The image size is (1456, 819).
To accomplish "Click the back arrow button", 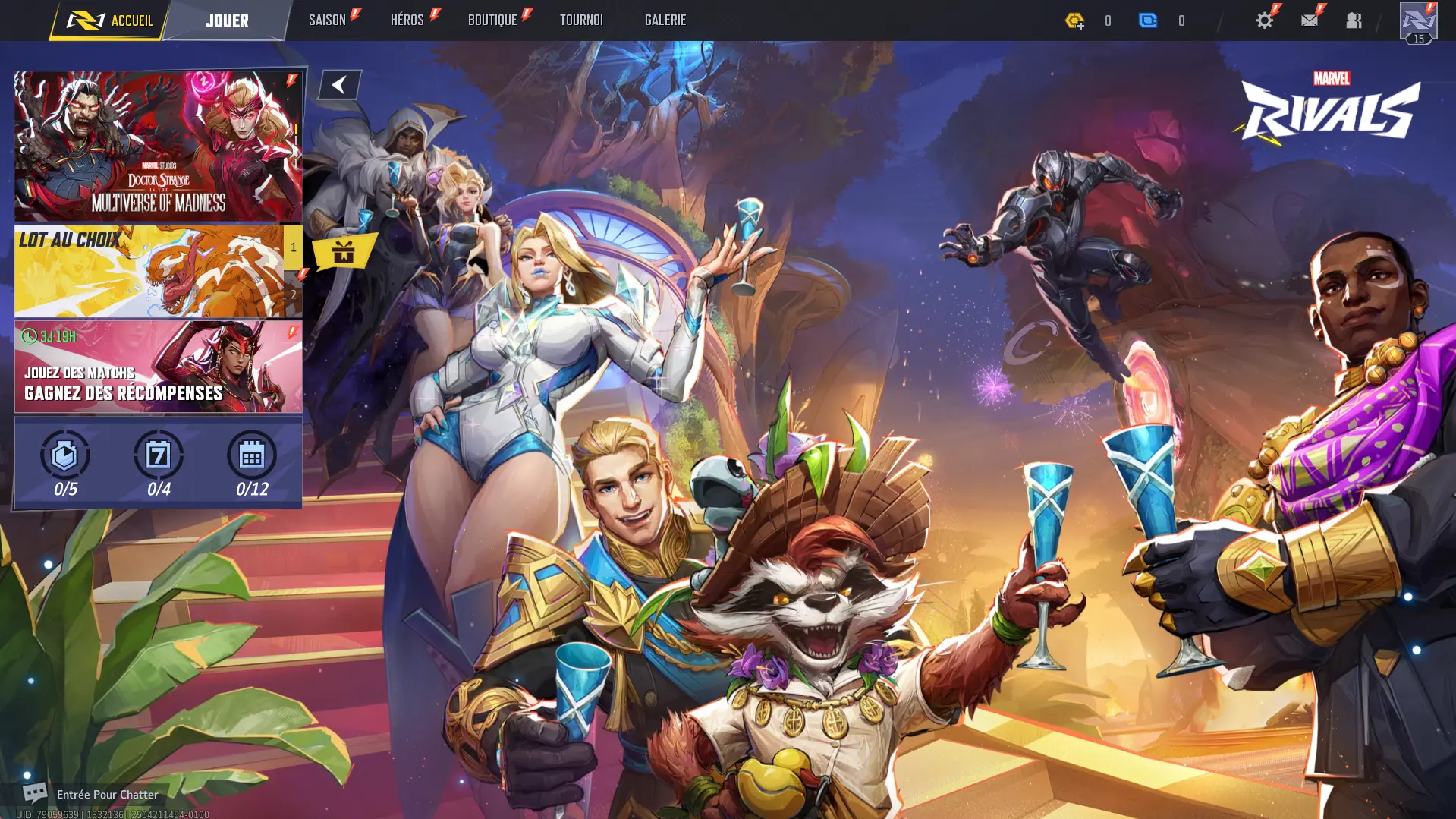I will point(338,84).
